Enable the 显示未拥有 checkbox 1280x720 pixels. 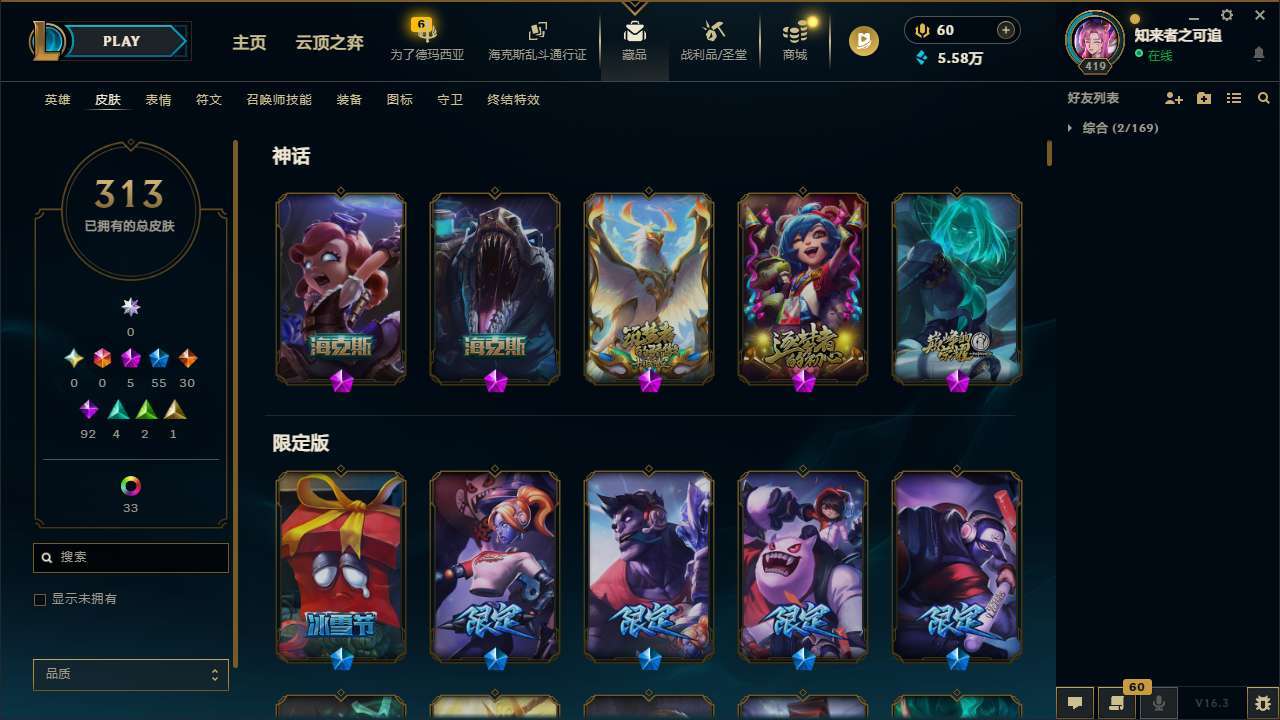pyautogui.click(x=40, y=599)
